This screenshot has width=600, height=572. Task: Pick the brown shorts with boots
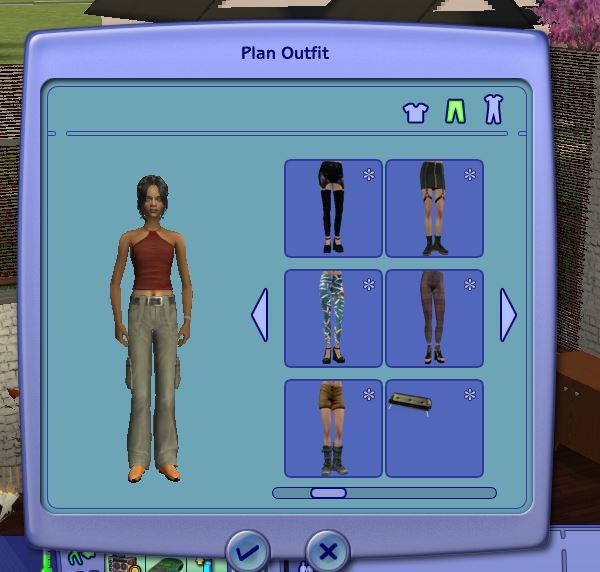click(x=333, y=427)
